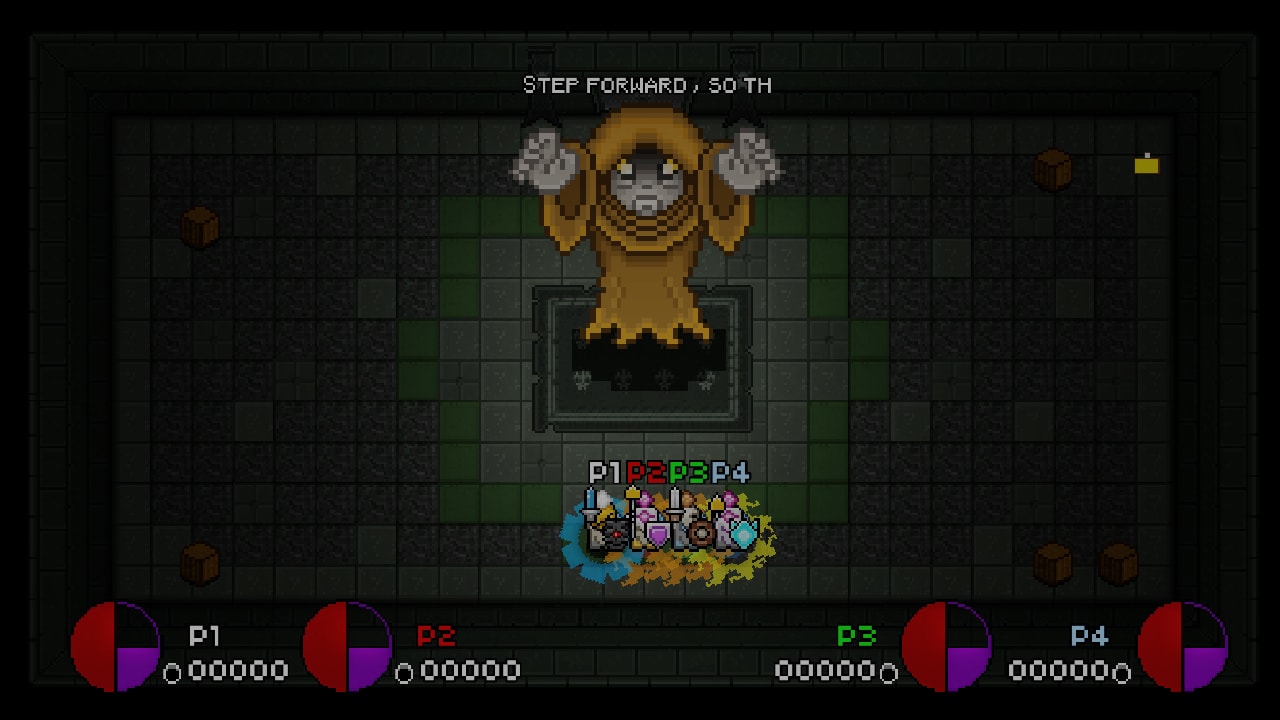
Task: Click Player 1's blue sword icon
Action: [589, 503]
